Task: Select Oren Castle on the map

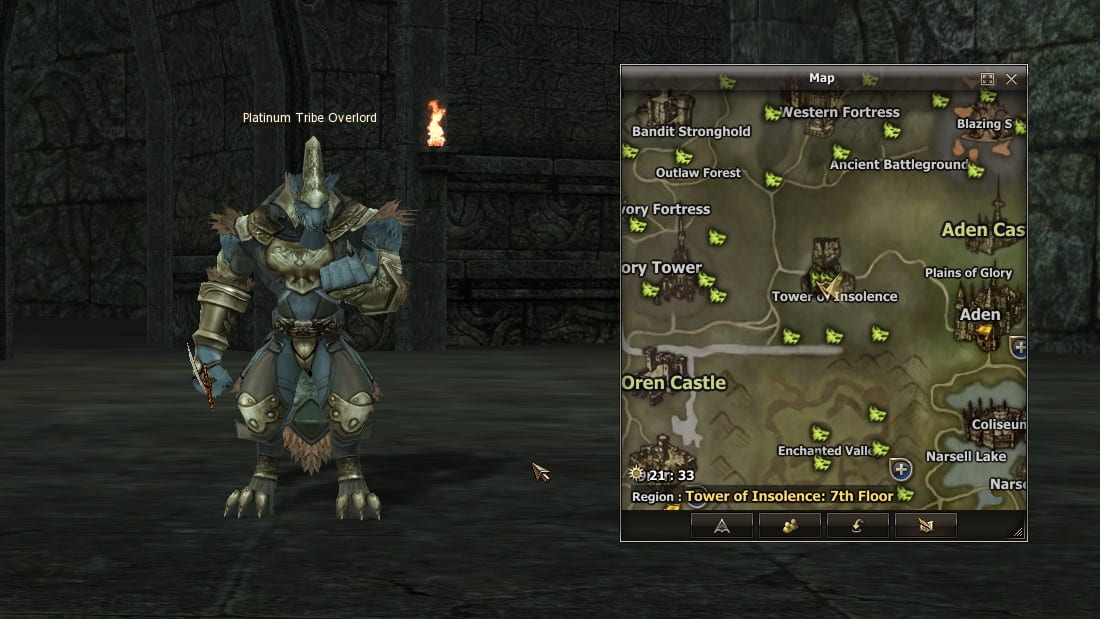Action: 674,383
